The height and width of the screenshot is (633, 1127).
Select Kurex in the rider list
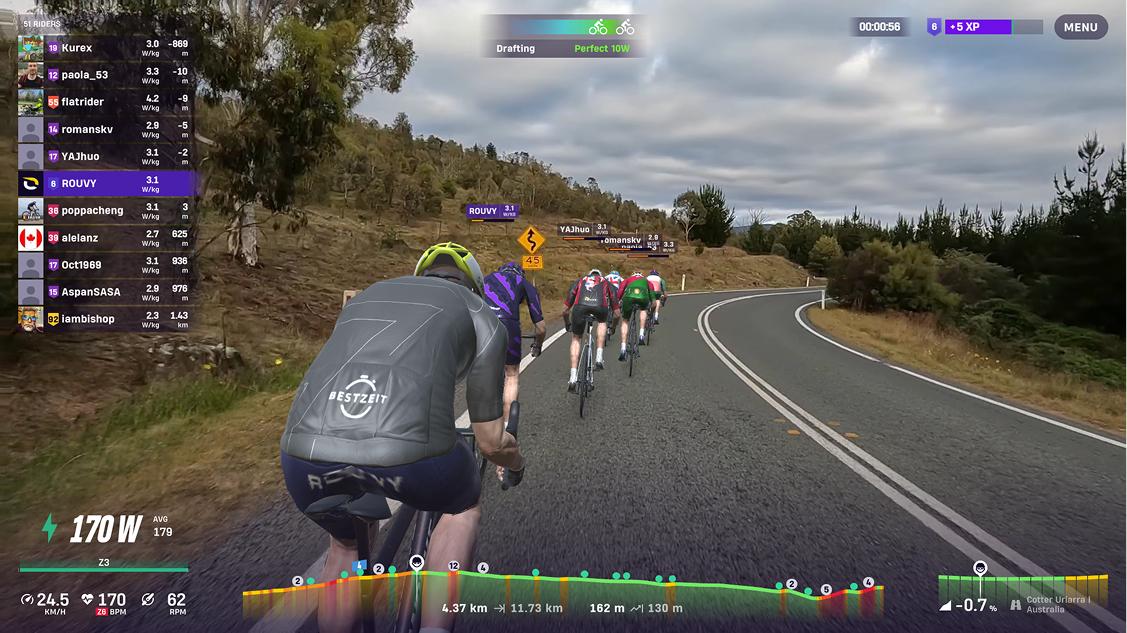[x=105, y=47]
